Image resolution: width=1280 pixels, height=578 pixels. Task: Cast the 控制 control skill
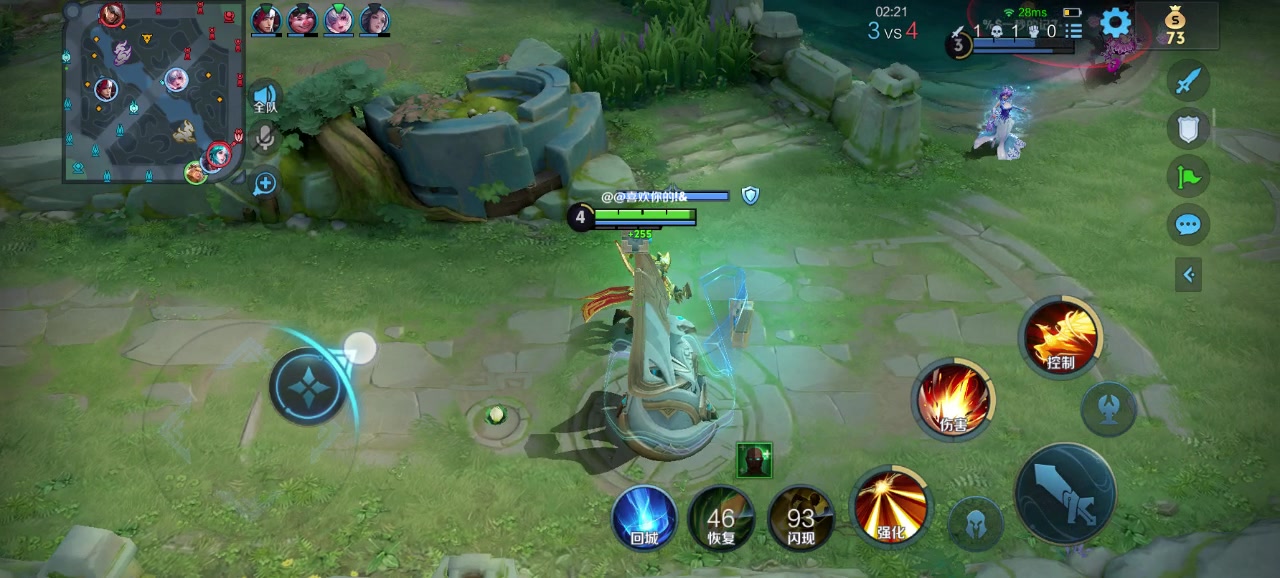point(1060,337)
